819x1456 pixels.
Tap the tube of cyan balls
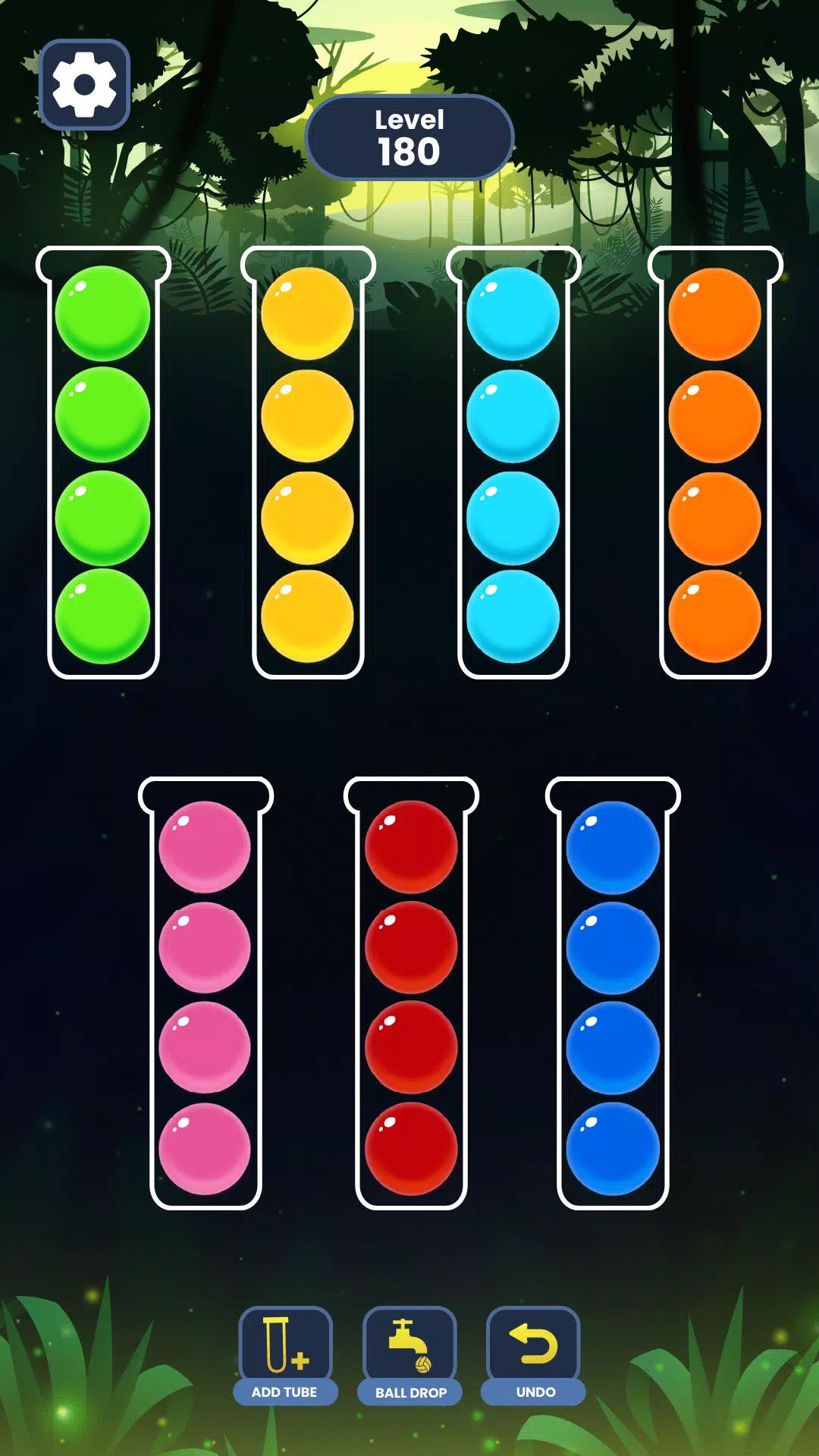(513, 464)
